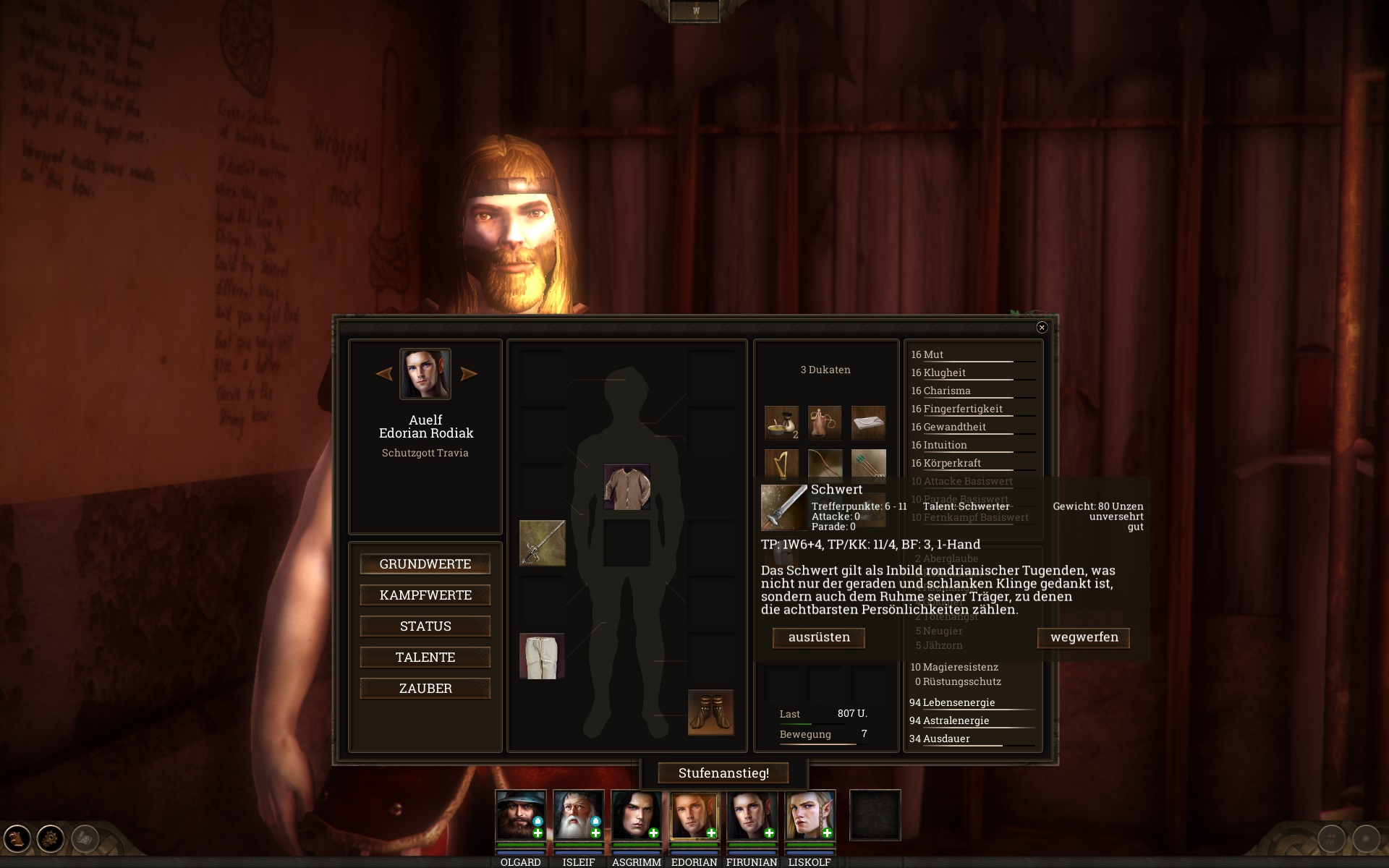Show the STATUS page
The width and height of the screenshot is (1389, 868).
pos(425,626)
